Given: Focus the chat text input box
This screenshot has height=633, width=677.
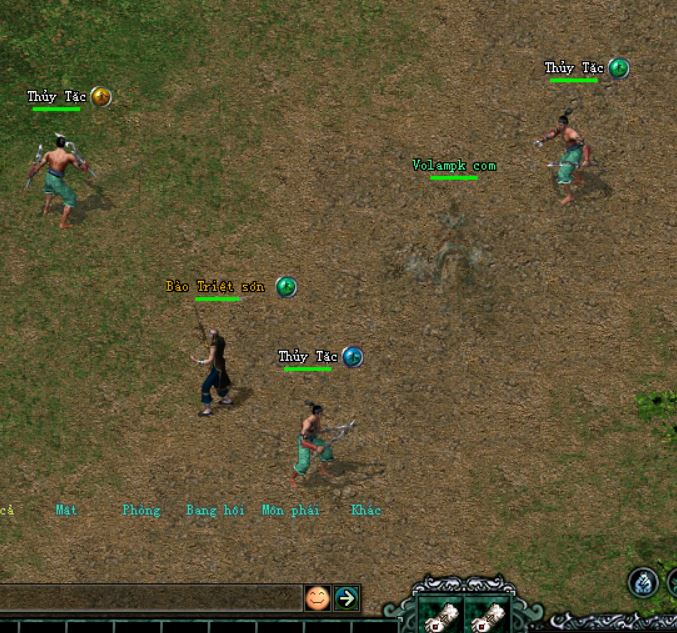Looking at the screenshot, I should 150,598.
